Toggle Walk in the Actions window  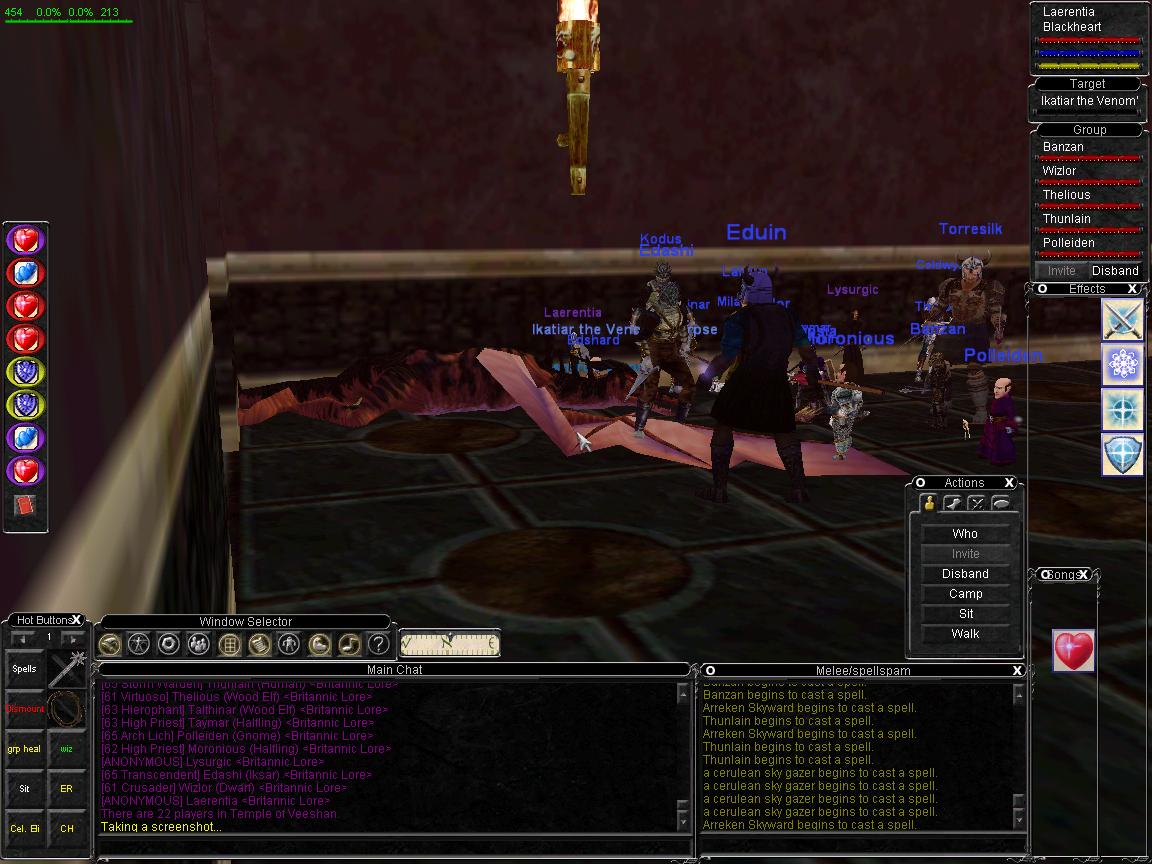pos(965,634)
